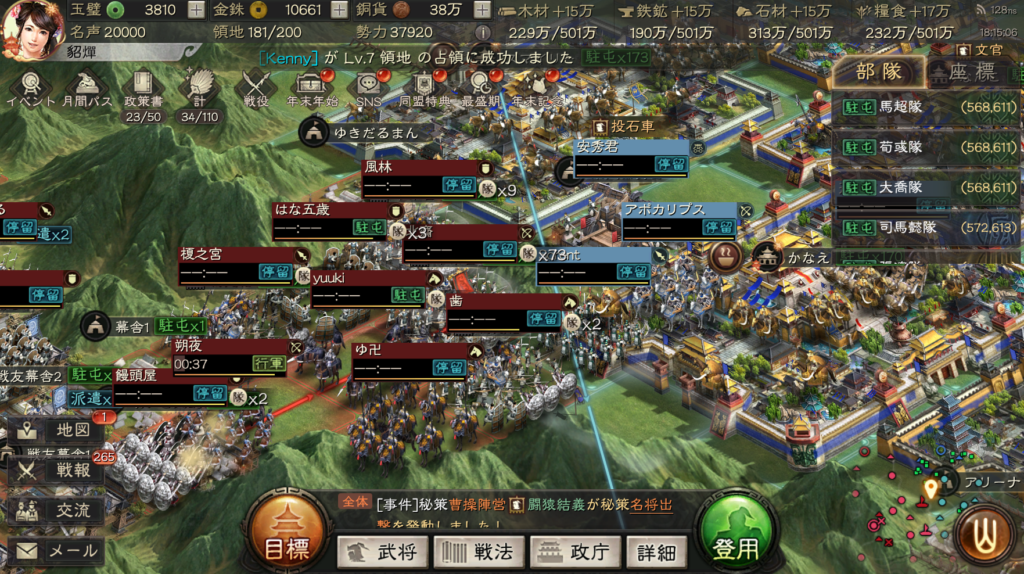
Task: Open the 月間パス monthly pass icon
Action: [x=87, y=88]
